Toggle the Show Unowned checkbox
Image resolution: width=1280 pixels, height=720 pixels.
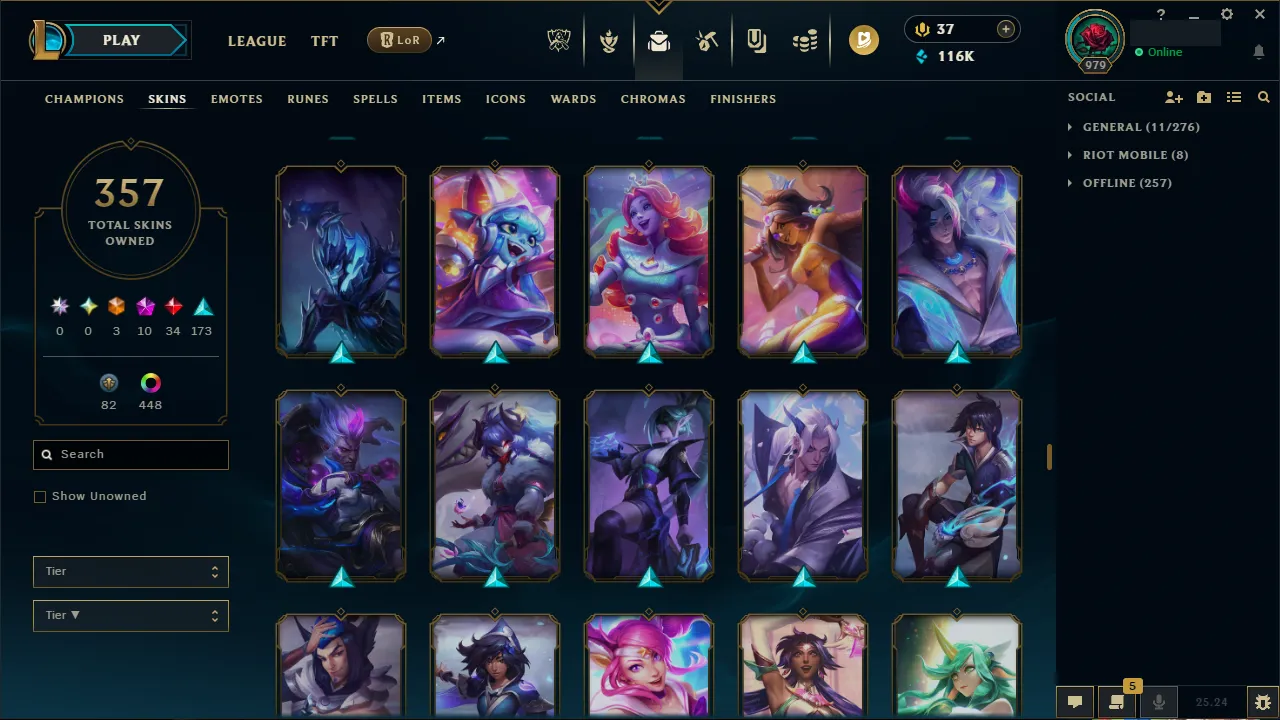click(40, 496)
